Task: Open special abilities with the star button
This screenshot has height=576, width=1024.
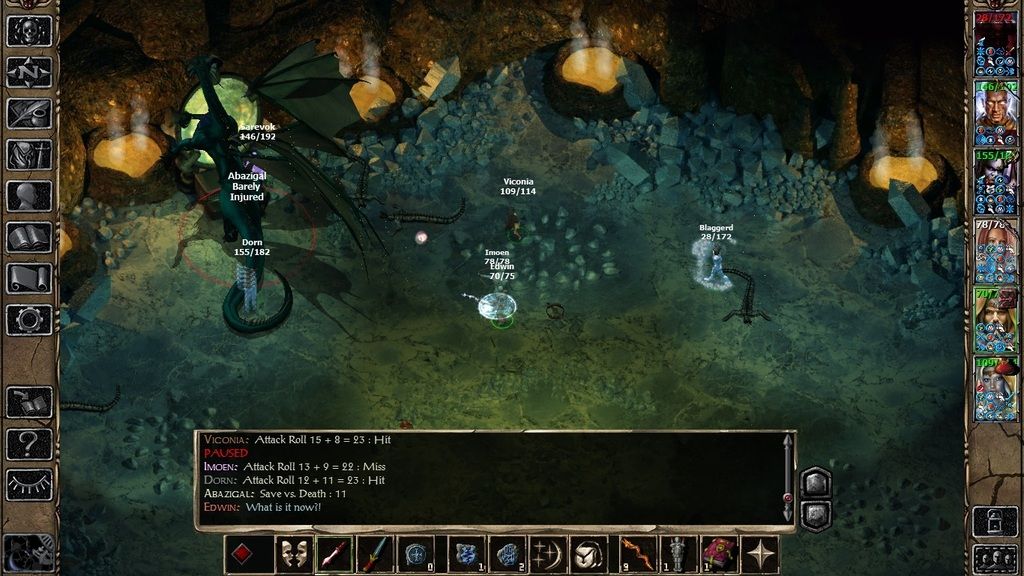Action: (760, 554)
